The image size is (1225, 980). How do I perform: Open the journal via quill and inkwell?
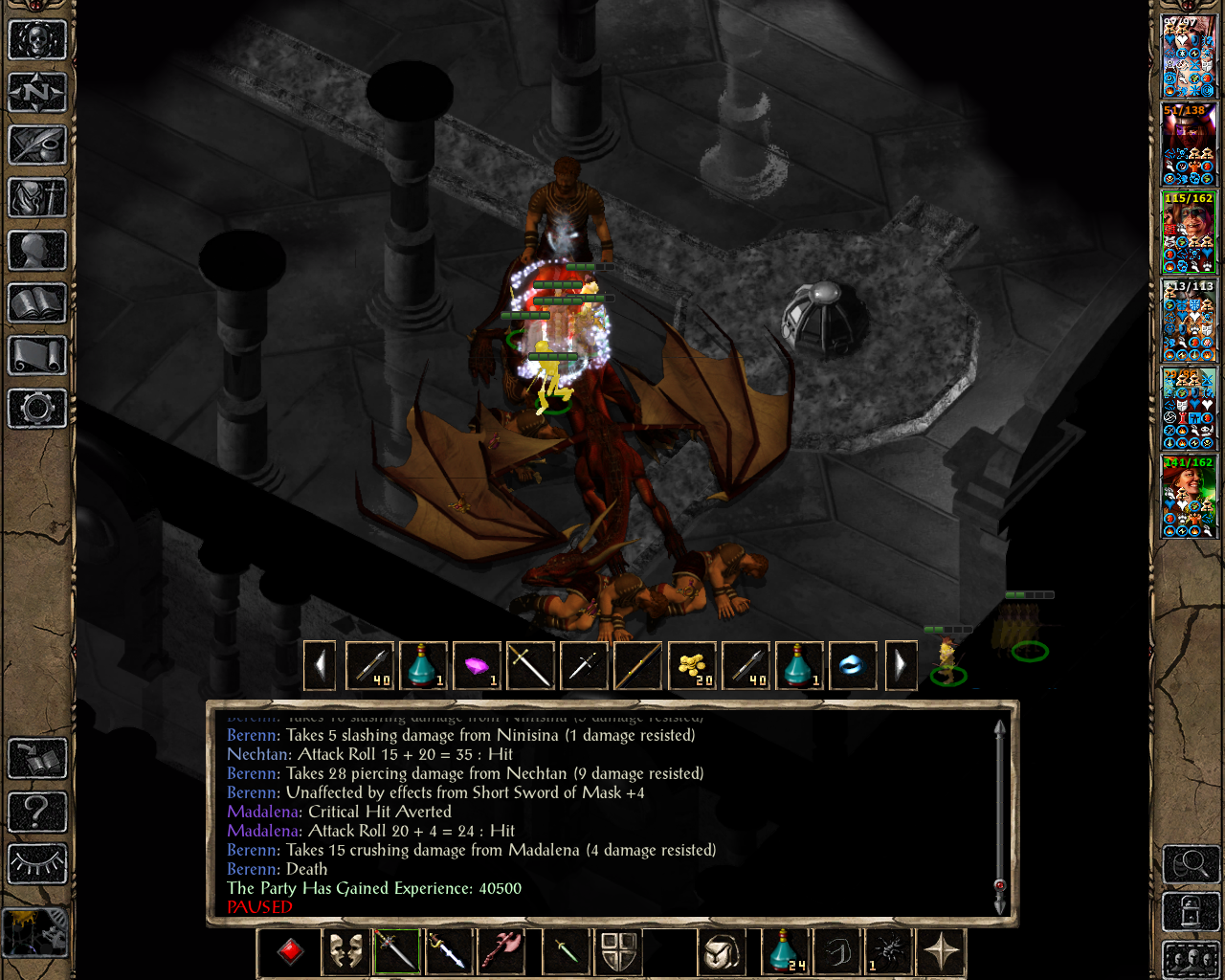point(37,145)
